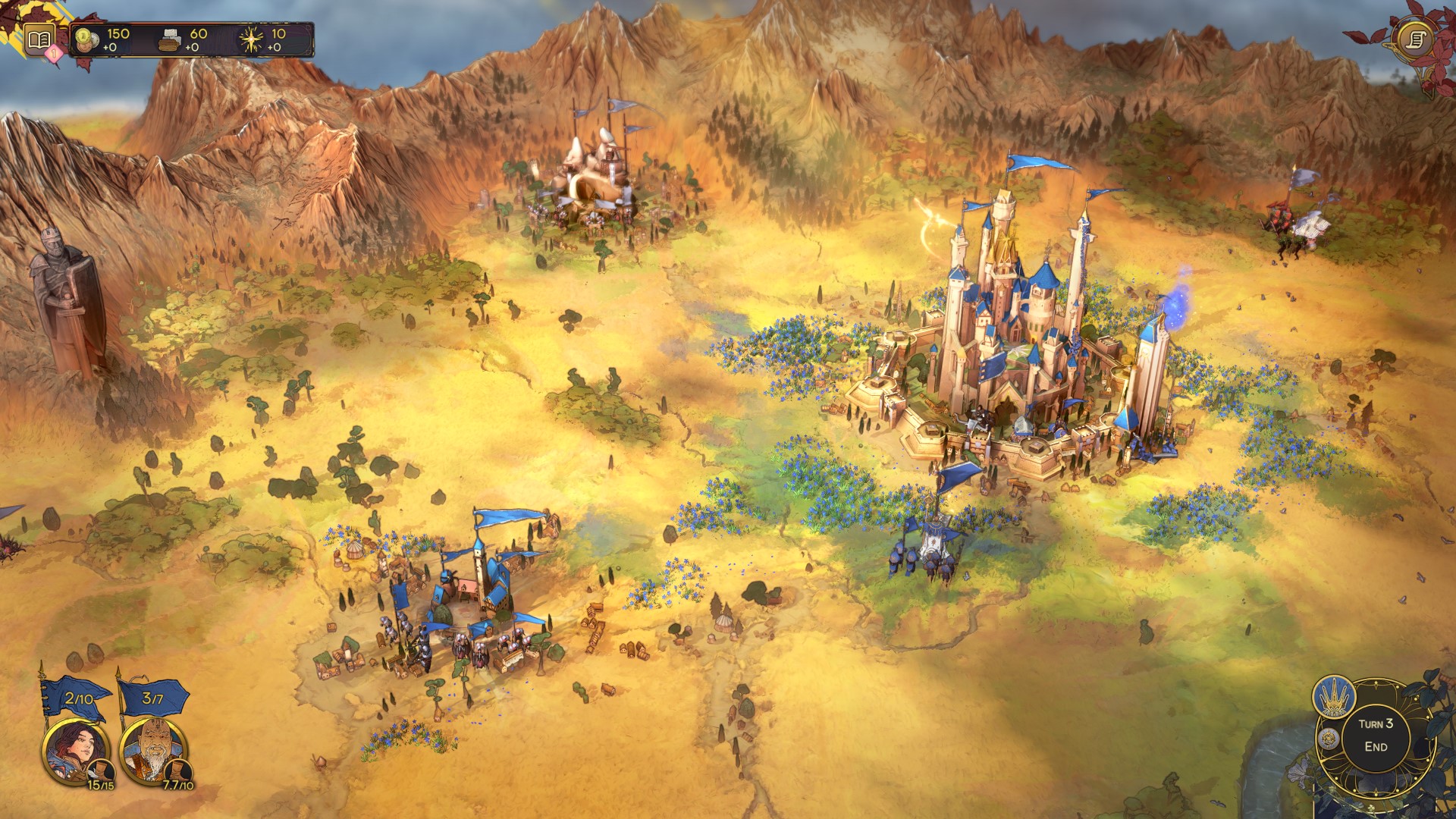
Task: View the building materials resource icon
Action: [x=169, y=39]
